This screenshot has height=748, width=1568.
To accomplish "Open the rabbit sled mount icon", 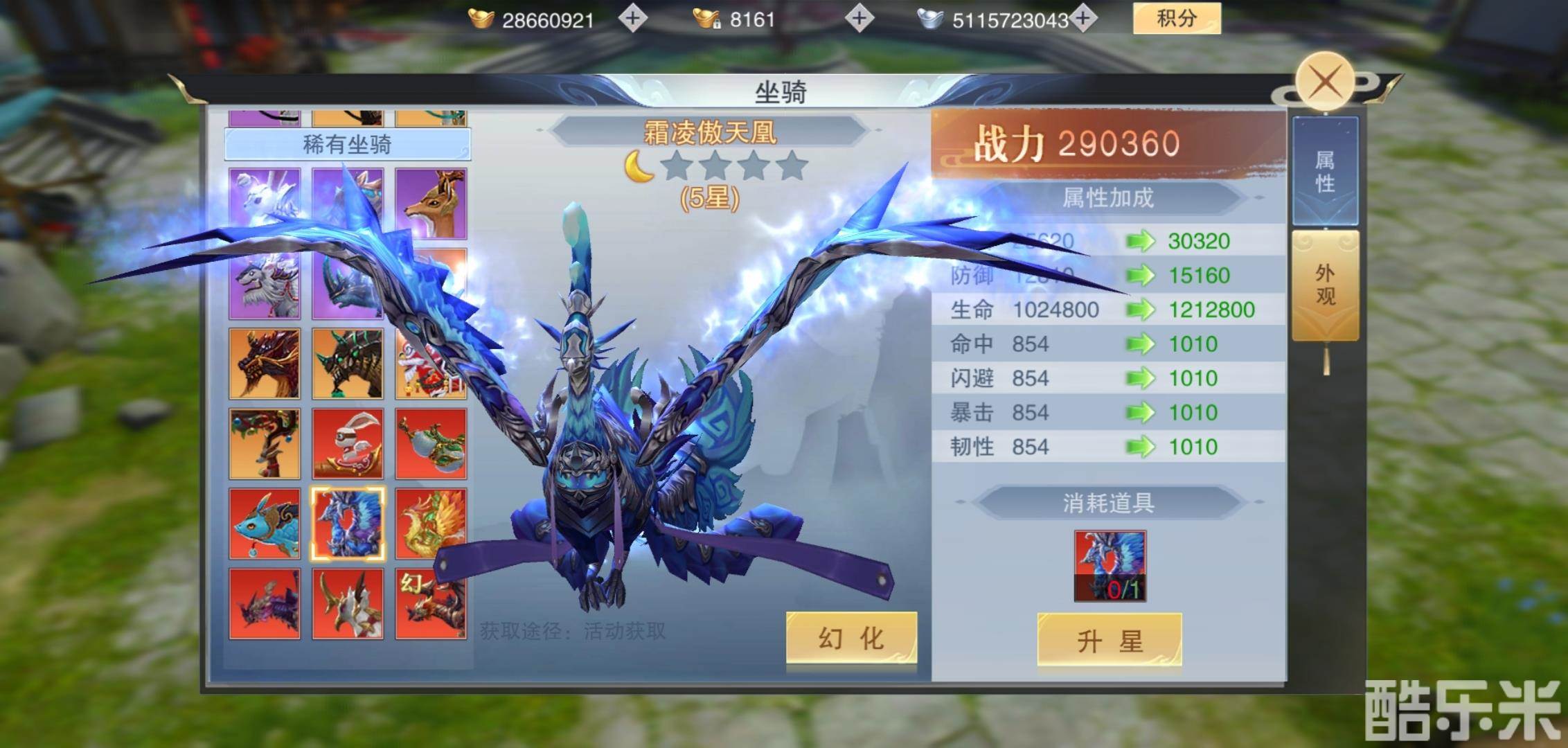I will click(x=348, y=443).
